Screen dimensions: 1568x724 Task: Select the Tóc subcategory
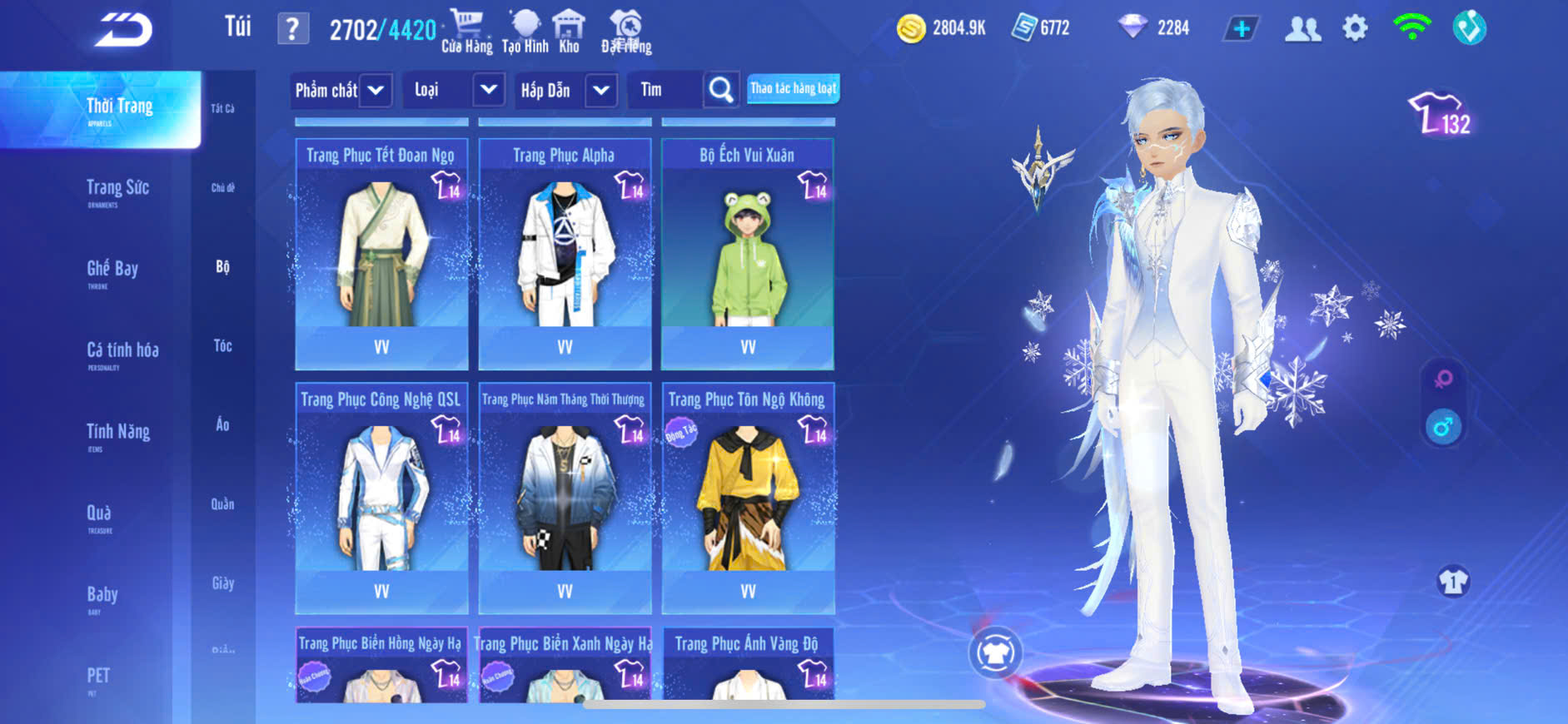[x=222, y=345]
